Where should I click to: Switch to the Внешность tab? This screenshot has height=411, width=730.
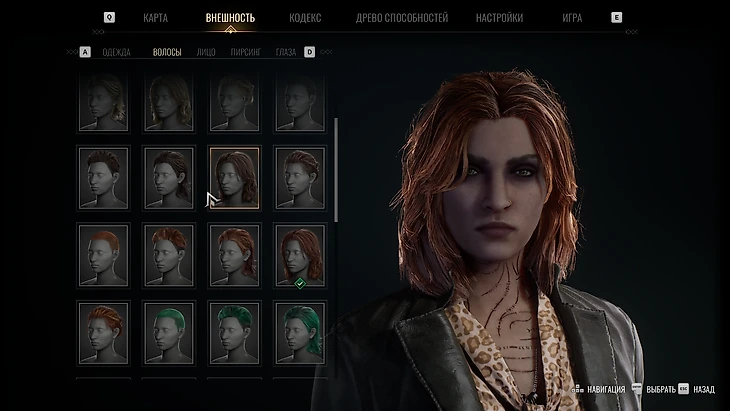[230, 18]
